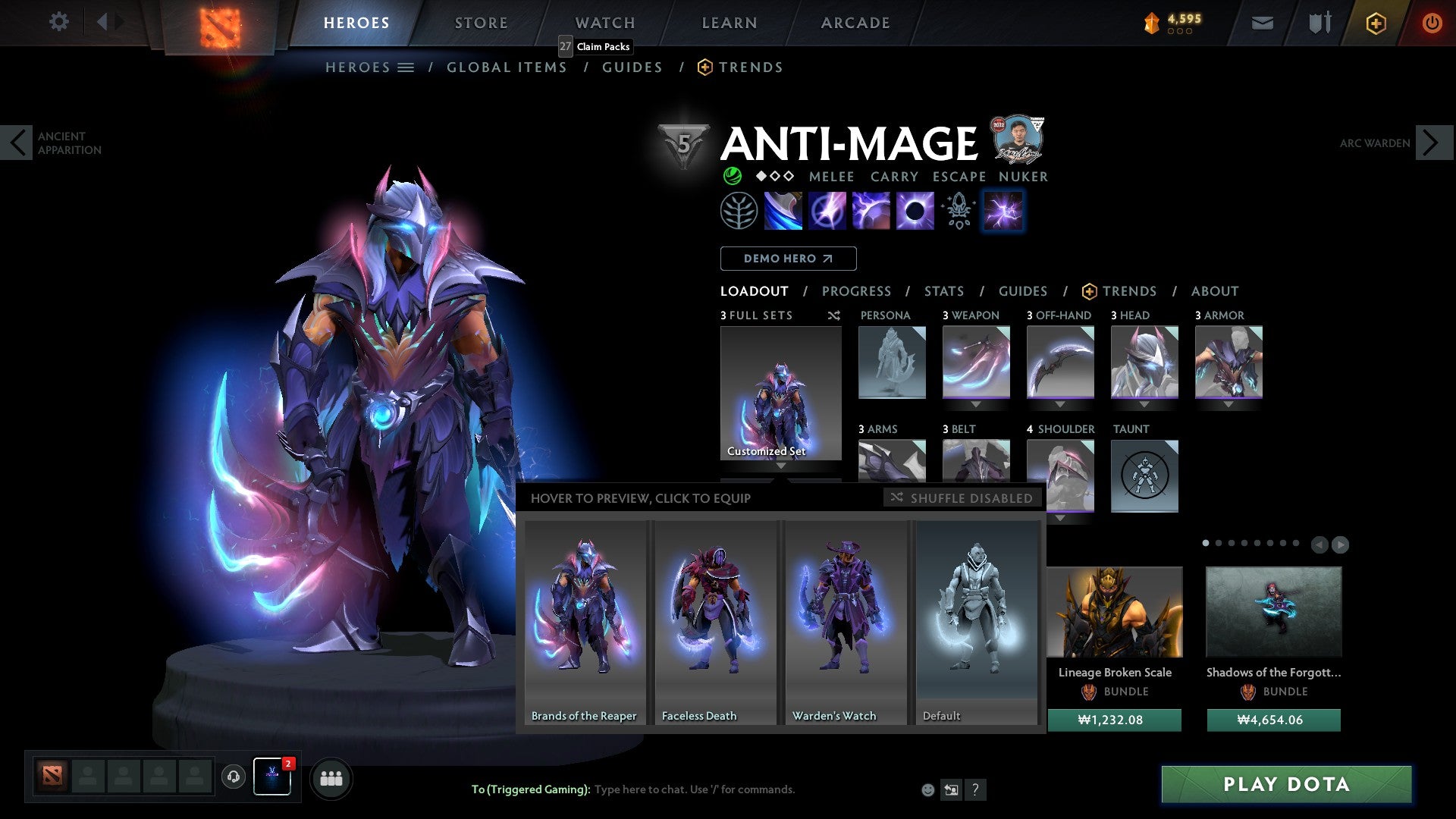Choose the Warden's Watch set

[x=846, y=622]
